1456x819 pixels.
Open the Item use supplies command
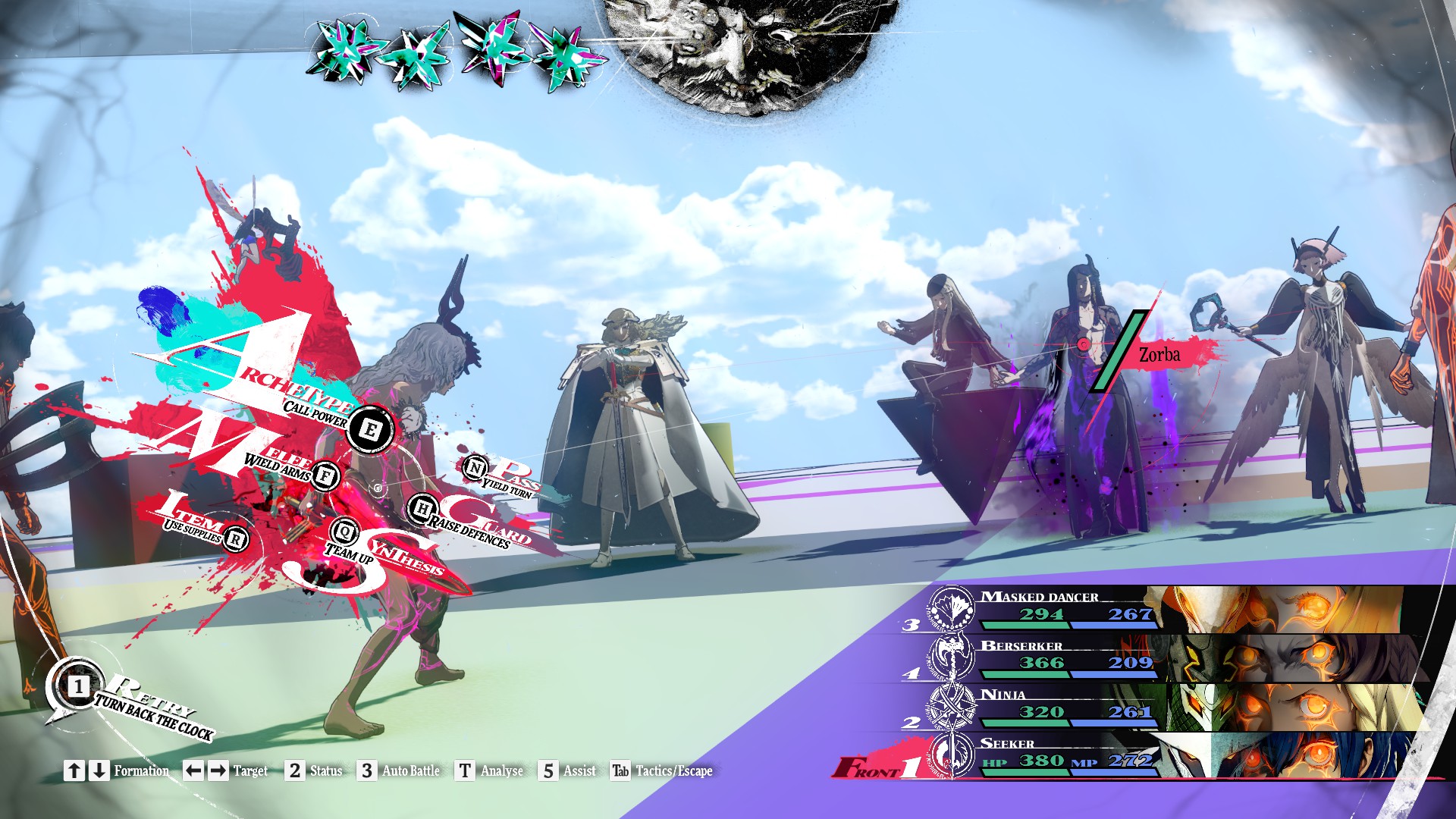pyautogui.click(x=236, y=538)
